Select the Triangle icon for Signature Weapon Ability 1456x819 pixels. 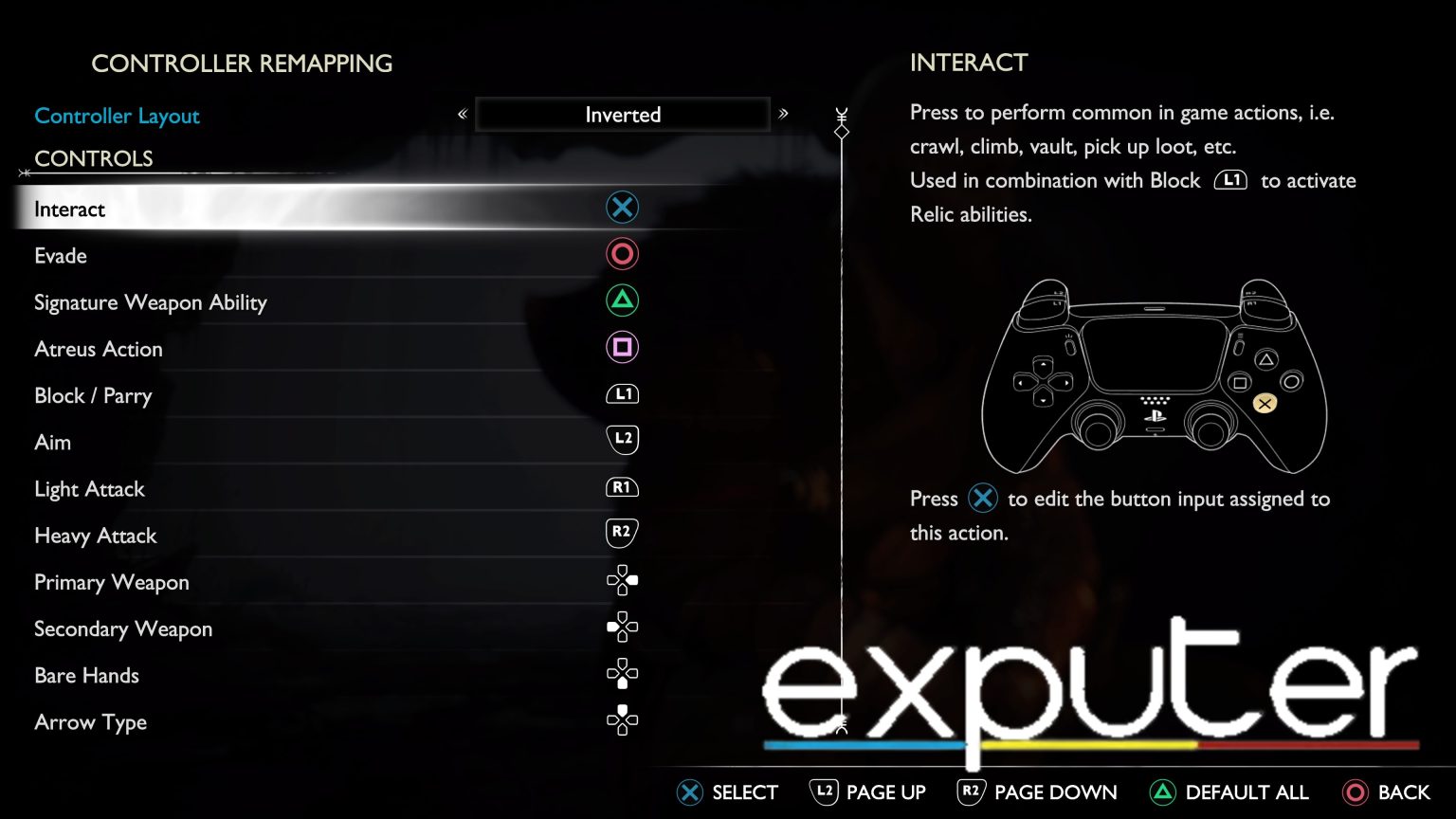[622, 300]
